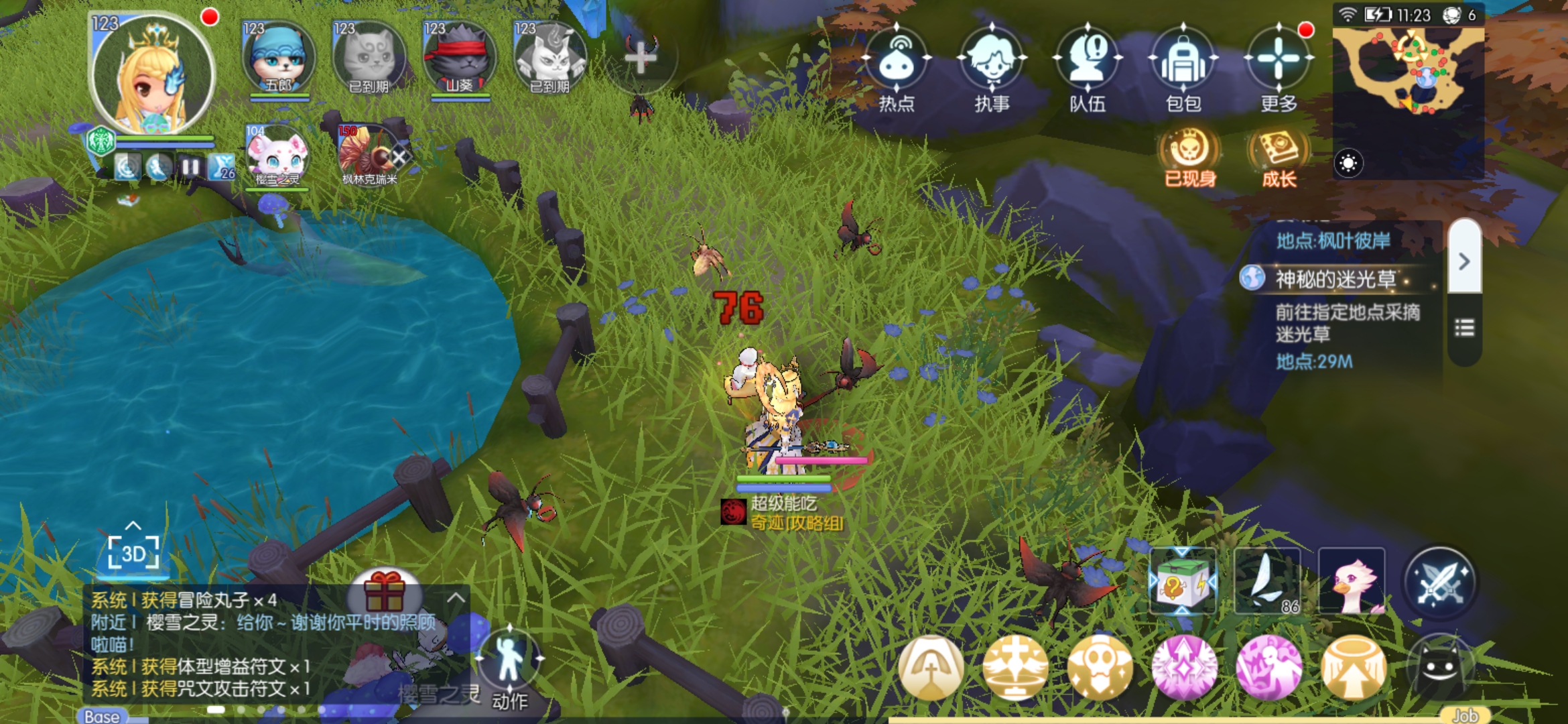Toggle the 3D camera view button
The image size is (1568, 724).
coord(133,553)
